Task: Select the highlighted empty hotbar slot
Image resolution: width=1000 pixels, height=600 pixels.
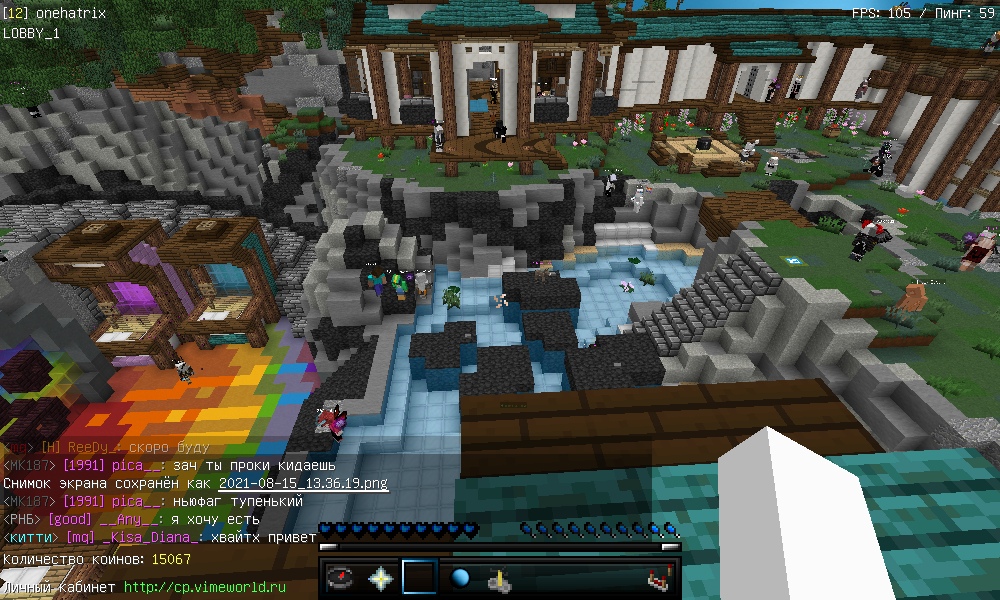Action: coord(420,578)
